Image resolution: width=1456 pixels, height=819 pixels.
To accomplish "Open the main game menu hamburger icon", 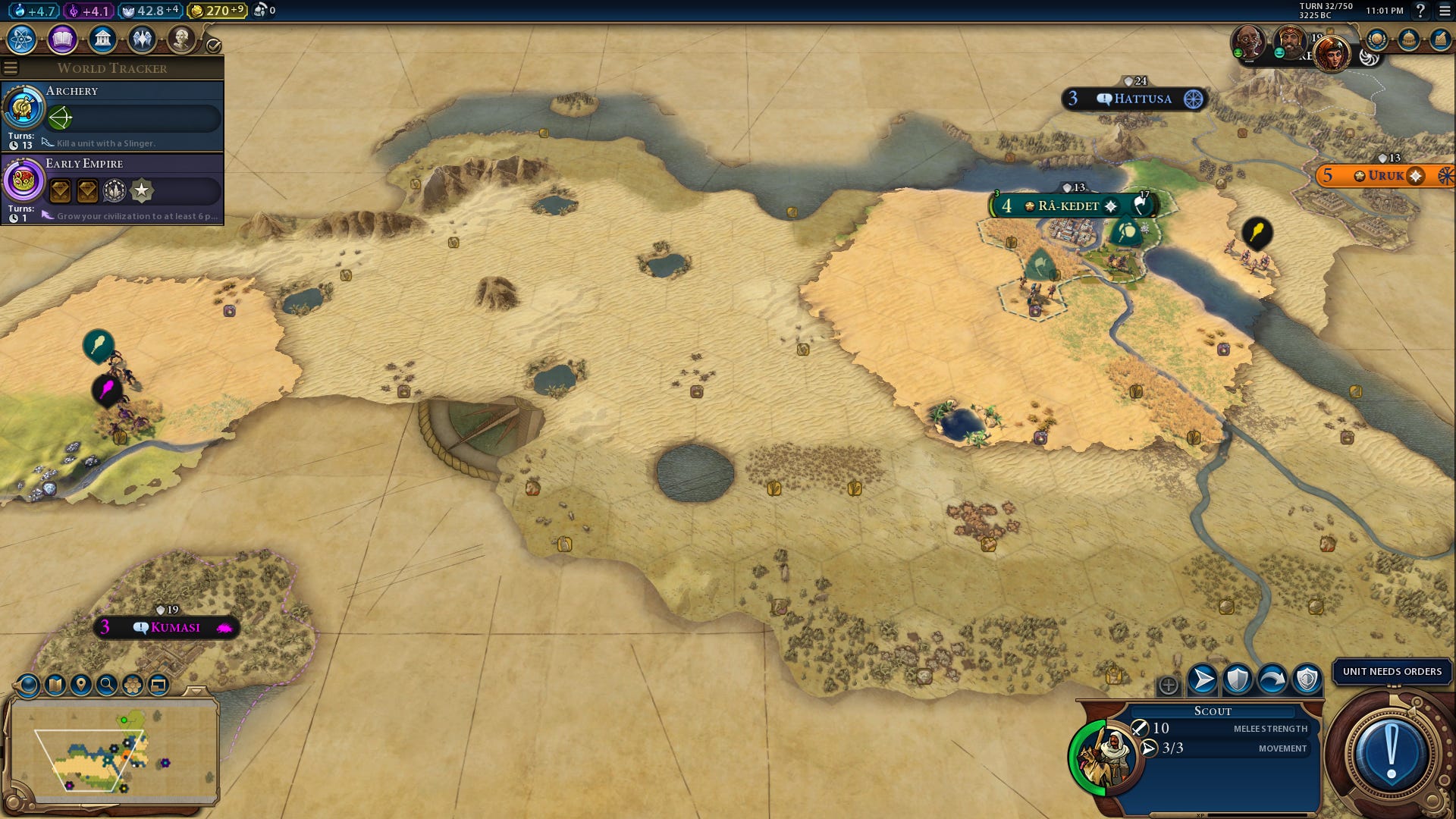I will pos(1445,11).
